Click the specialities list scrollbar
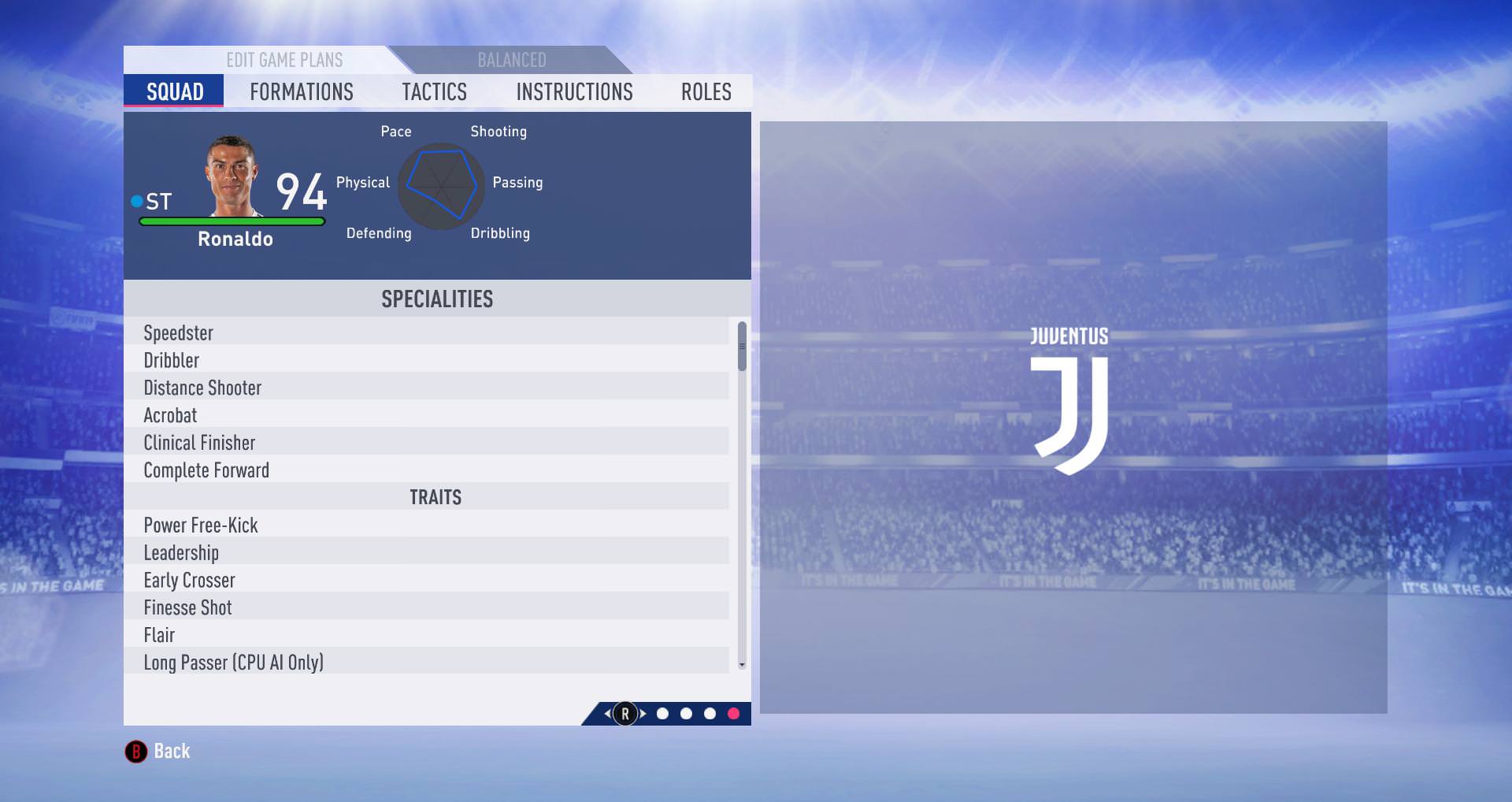Screen dimensions: 1512x802 [742, 346]
